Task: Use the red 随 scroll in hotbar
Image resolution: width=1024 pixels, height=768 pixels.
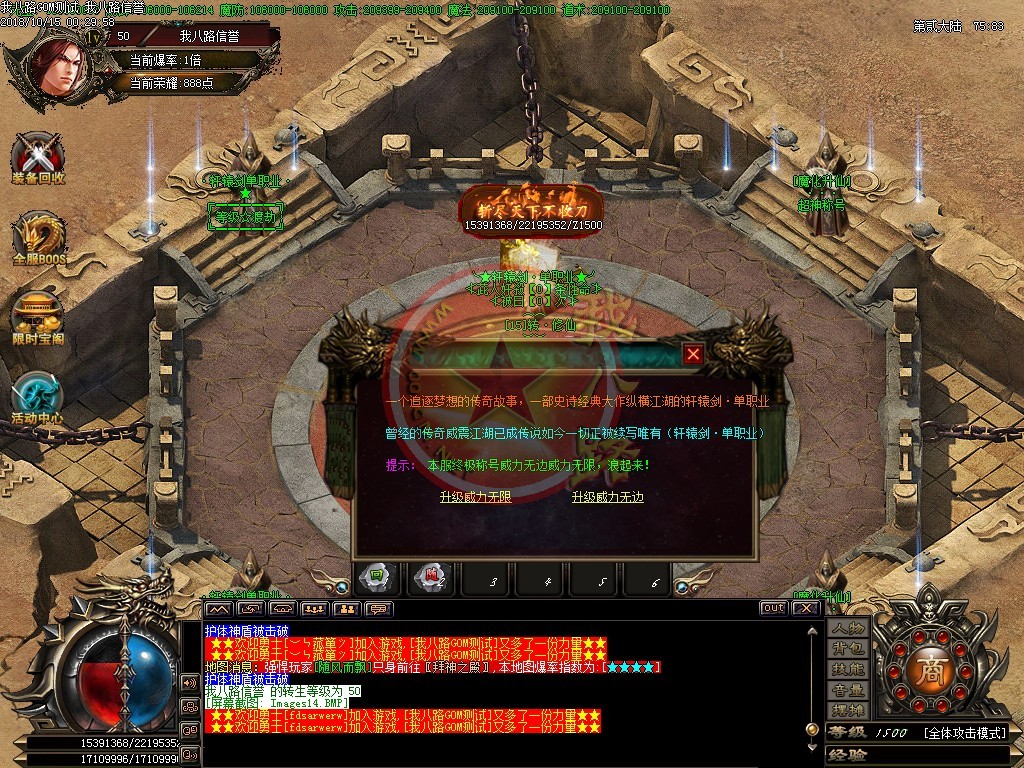Action: pos(432,578)
